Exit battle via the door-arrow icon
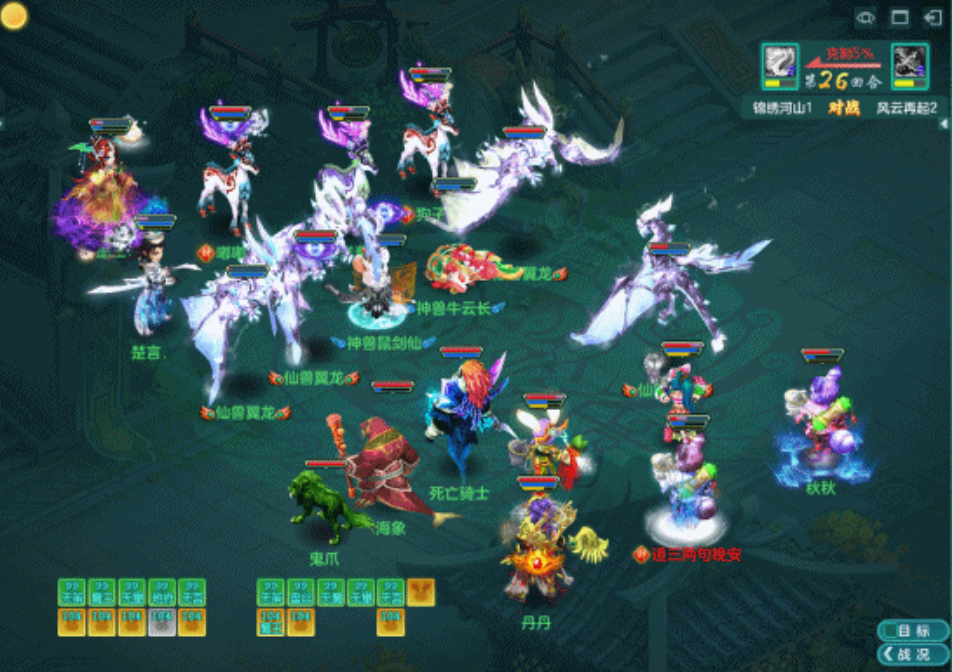This screenshot has height=672, width=953. click(932, 18)
